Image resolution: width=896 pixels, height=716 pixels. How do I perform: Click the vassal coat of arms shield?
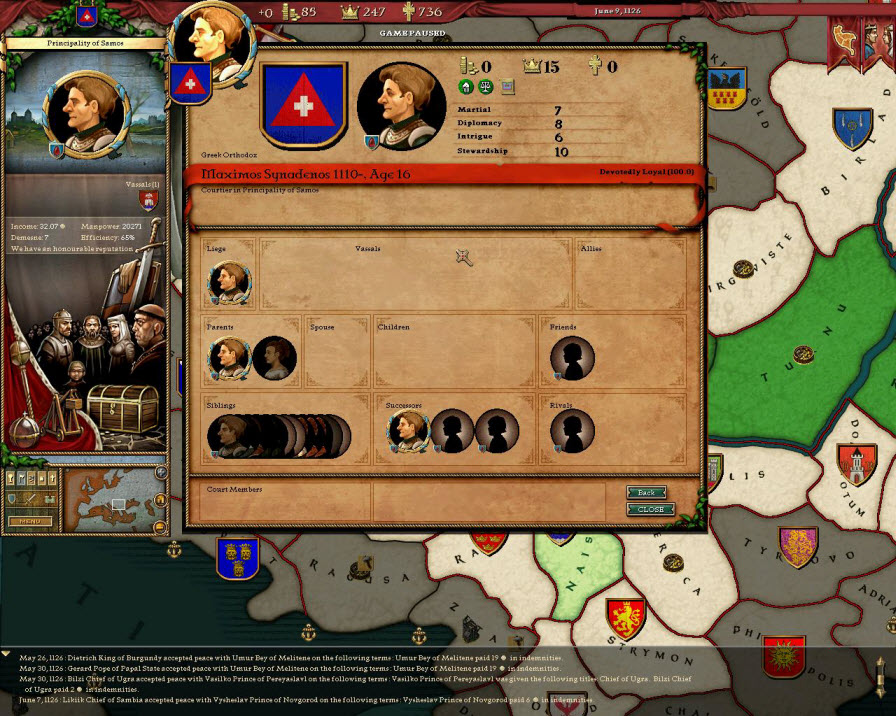pos(149,200)
